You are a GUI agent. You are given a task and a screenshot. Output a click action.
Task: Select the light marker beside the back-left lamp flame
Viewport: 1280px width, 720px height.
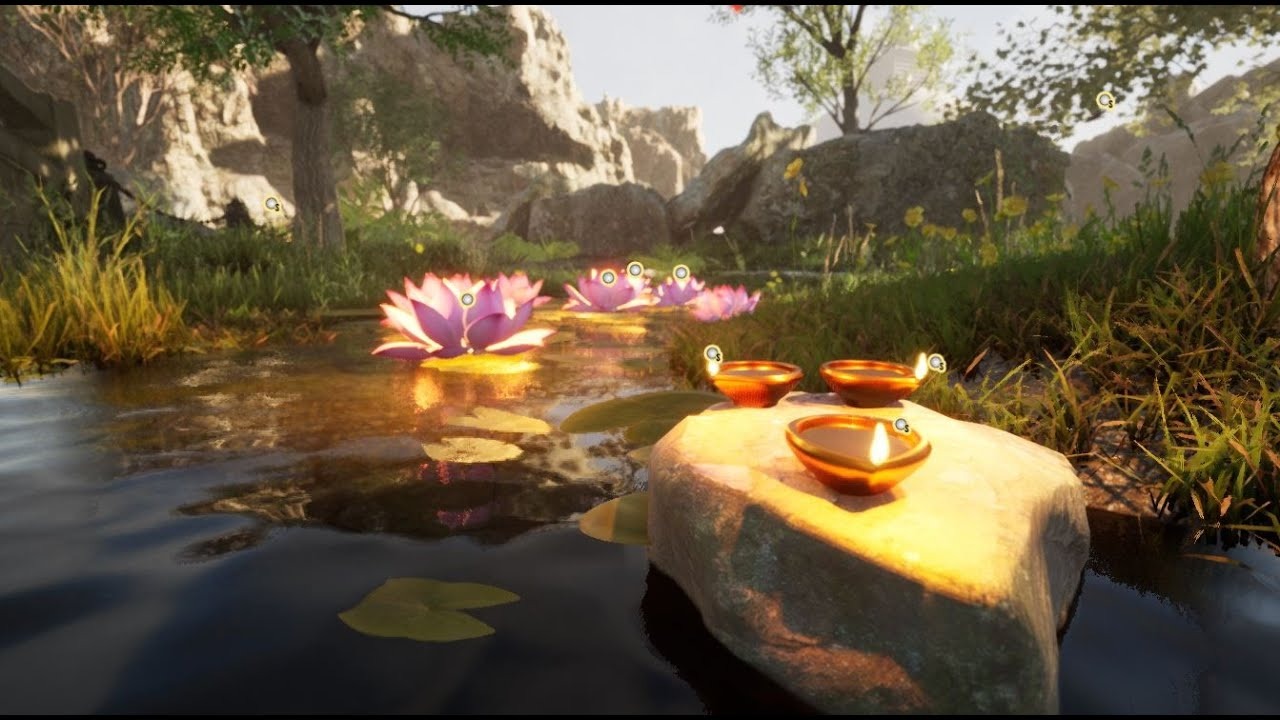712,354
